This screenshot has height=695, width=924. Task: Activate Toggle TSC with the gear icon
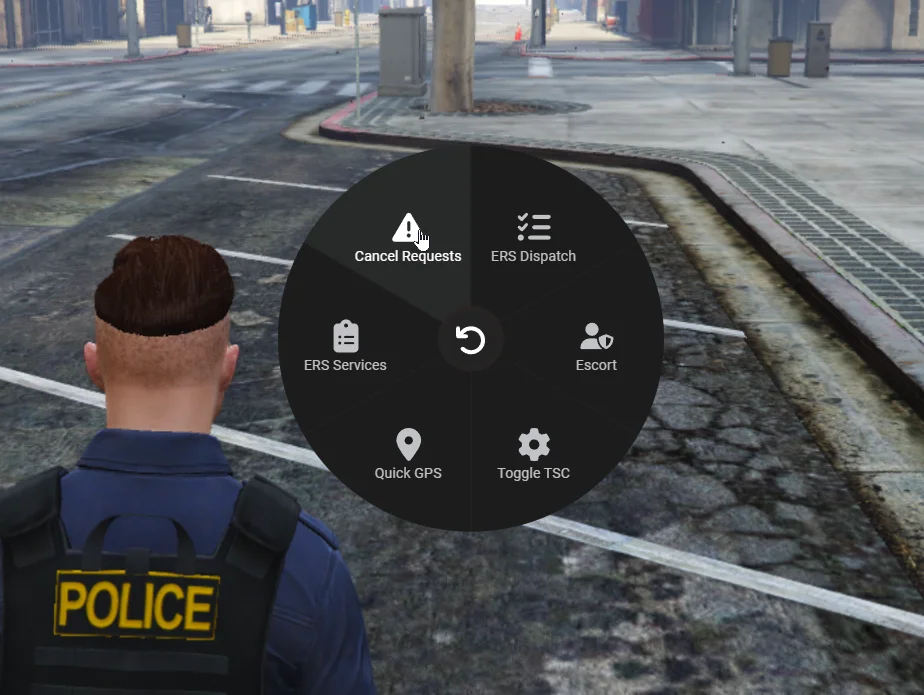pos(533,454)
